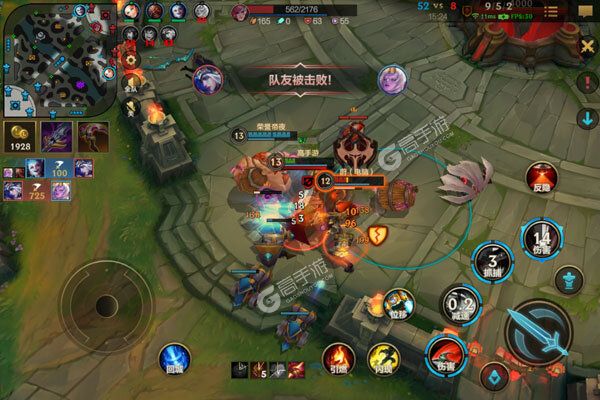This screenshot has width=600, height=400.
Task: Activate the 引燃 ignite spell
Action: coord(336,359)
